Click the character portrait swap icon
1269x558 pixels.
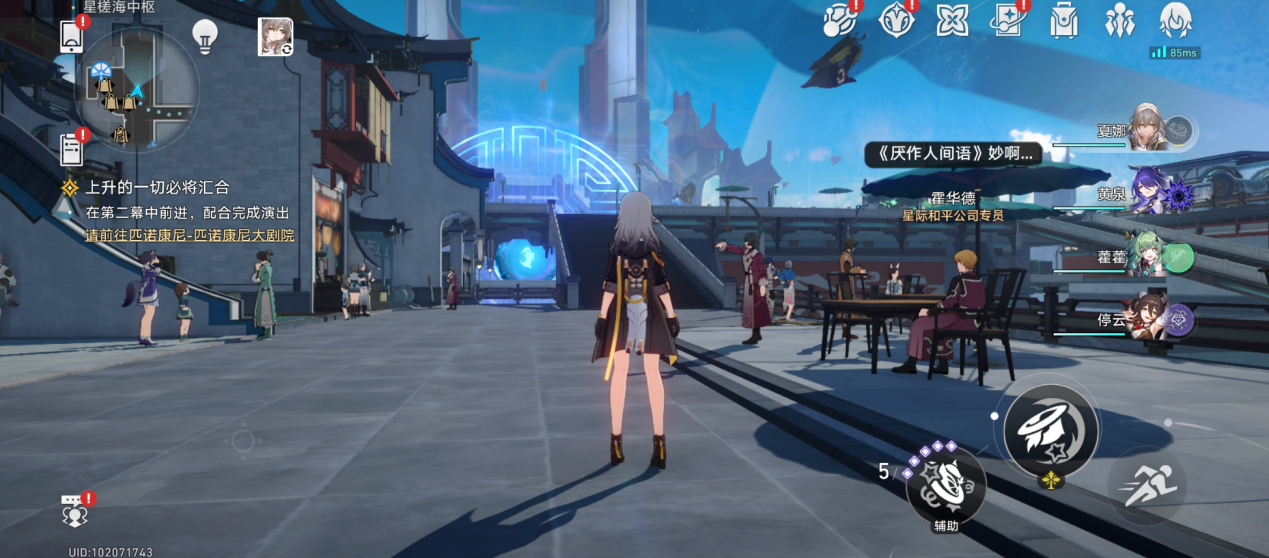[x=275, y=36]
